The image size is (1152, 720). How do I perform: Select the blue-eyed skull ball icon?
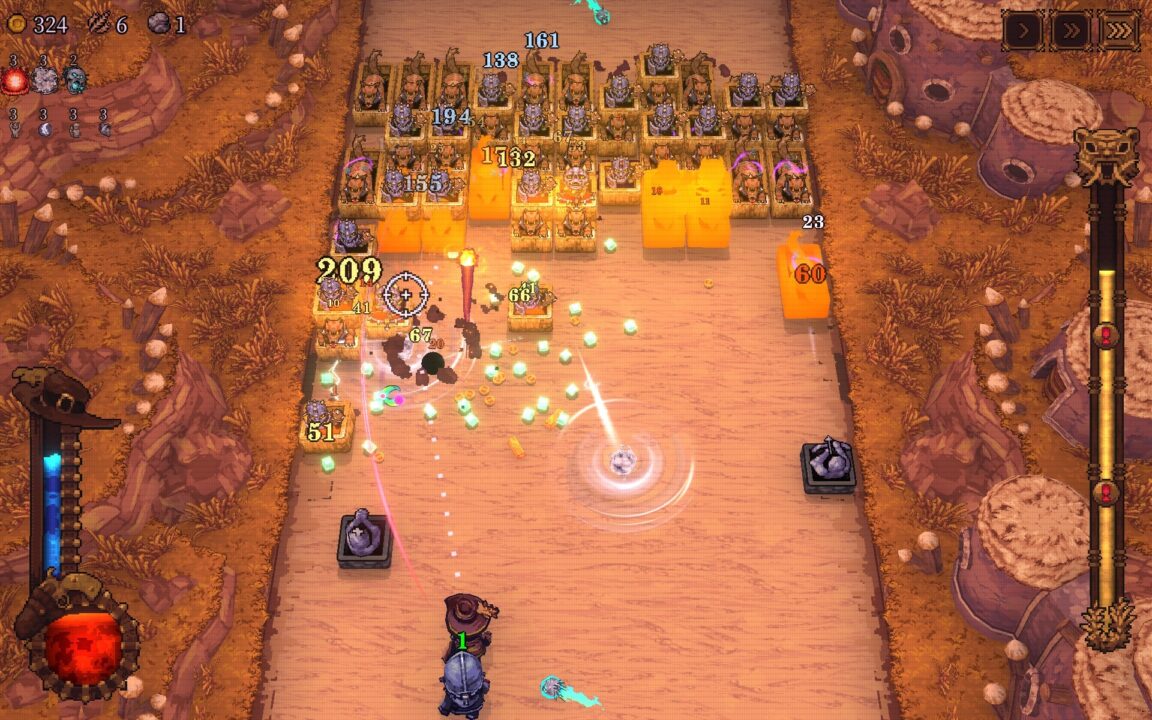coord(74,81)
